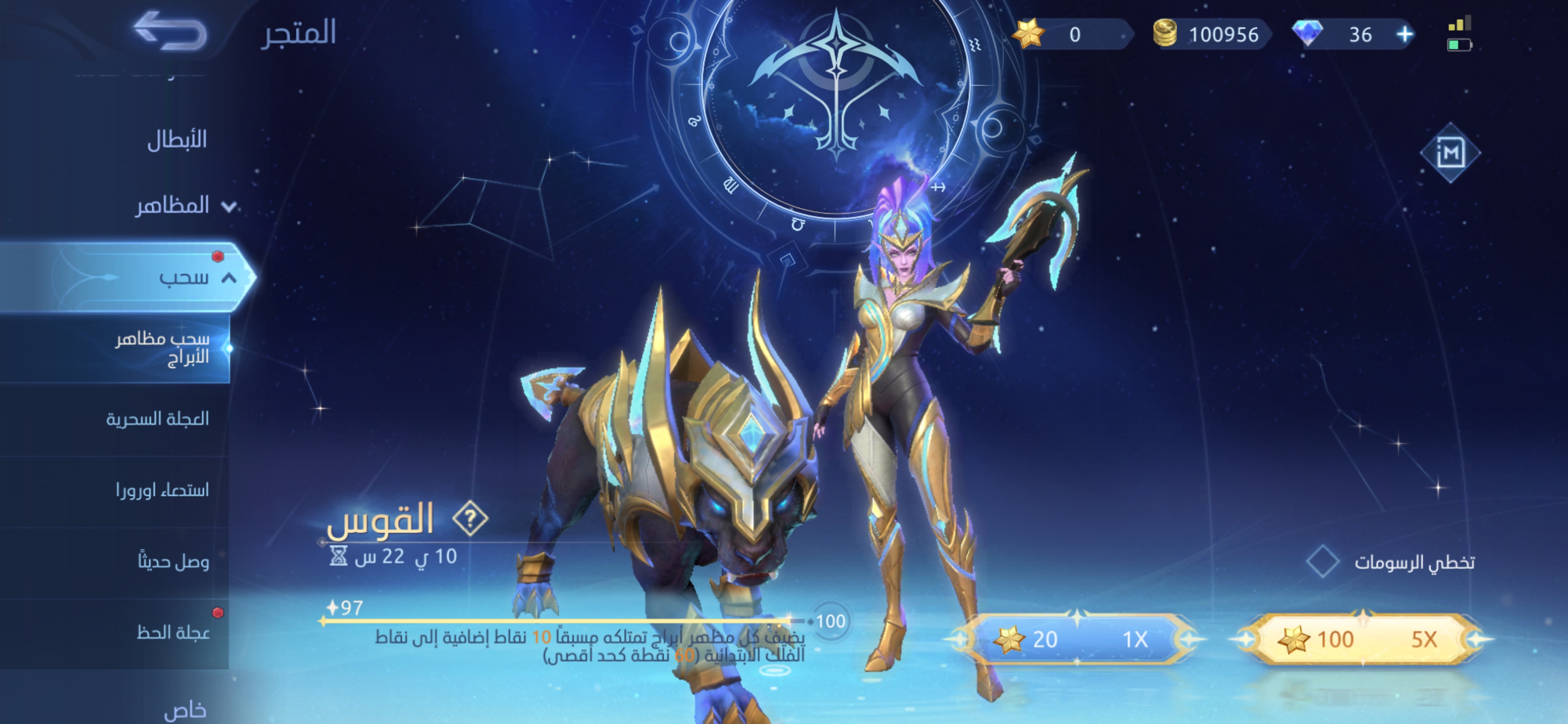Expand the المظاهر (Skins) category
This screenshot has width=1568, height=724.
click(182, 206)
